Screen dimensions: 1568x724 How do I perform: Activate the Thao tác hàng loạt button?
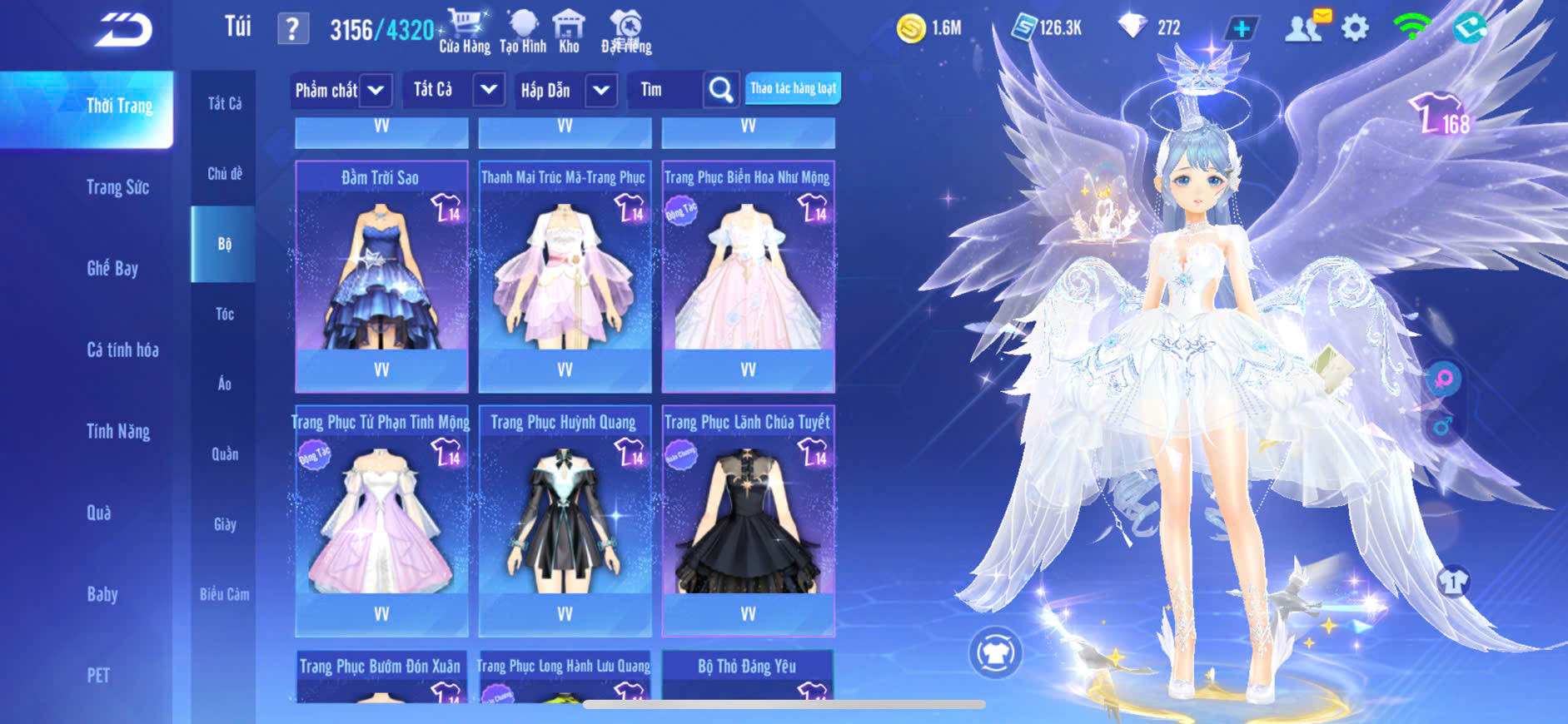click(x=793, y=88)
